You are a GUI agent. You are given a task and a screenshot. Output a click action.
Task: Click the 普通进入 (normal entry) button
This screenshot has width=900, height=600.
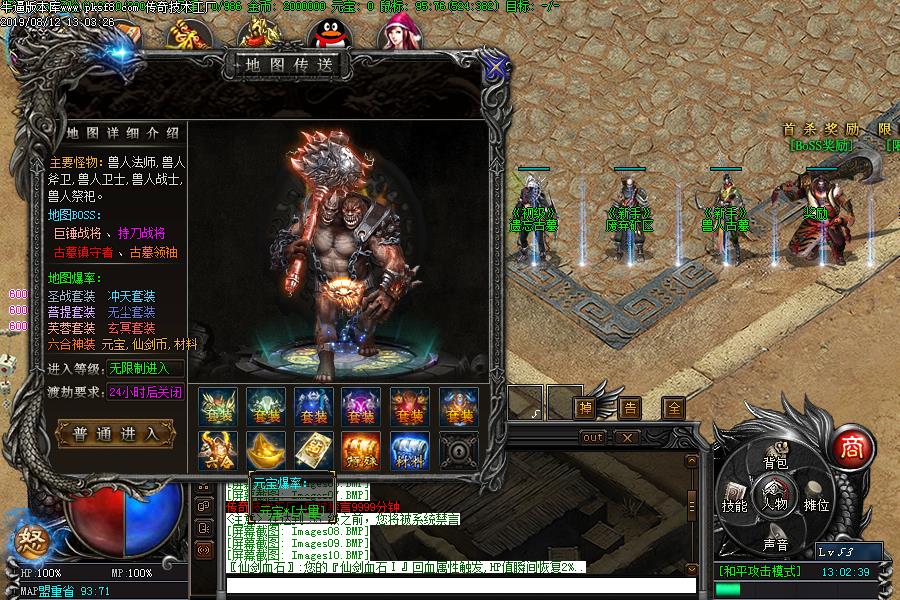[117, 433]
